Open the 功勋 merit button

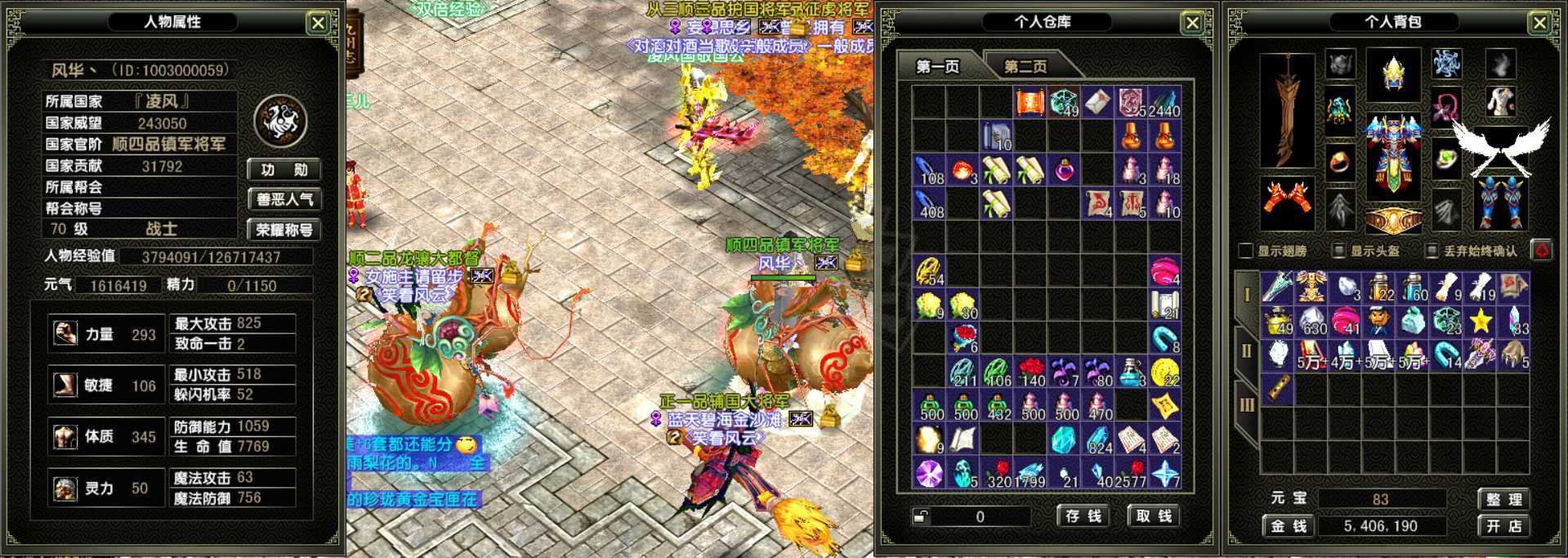(x=284, y=170)
